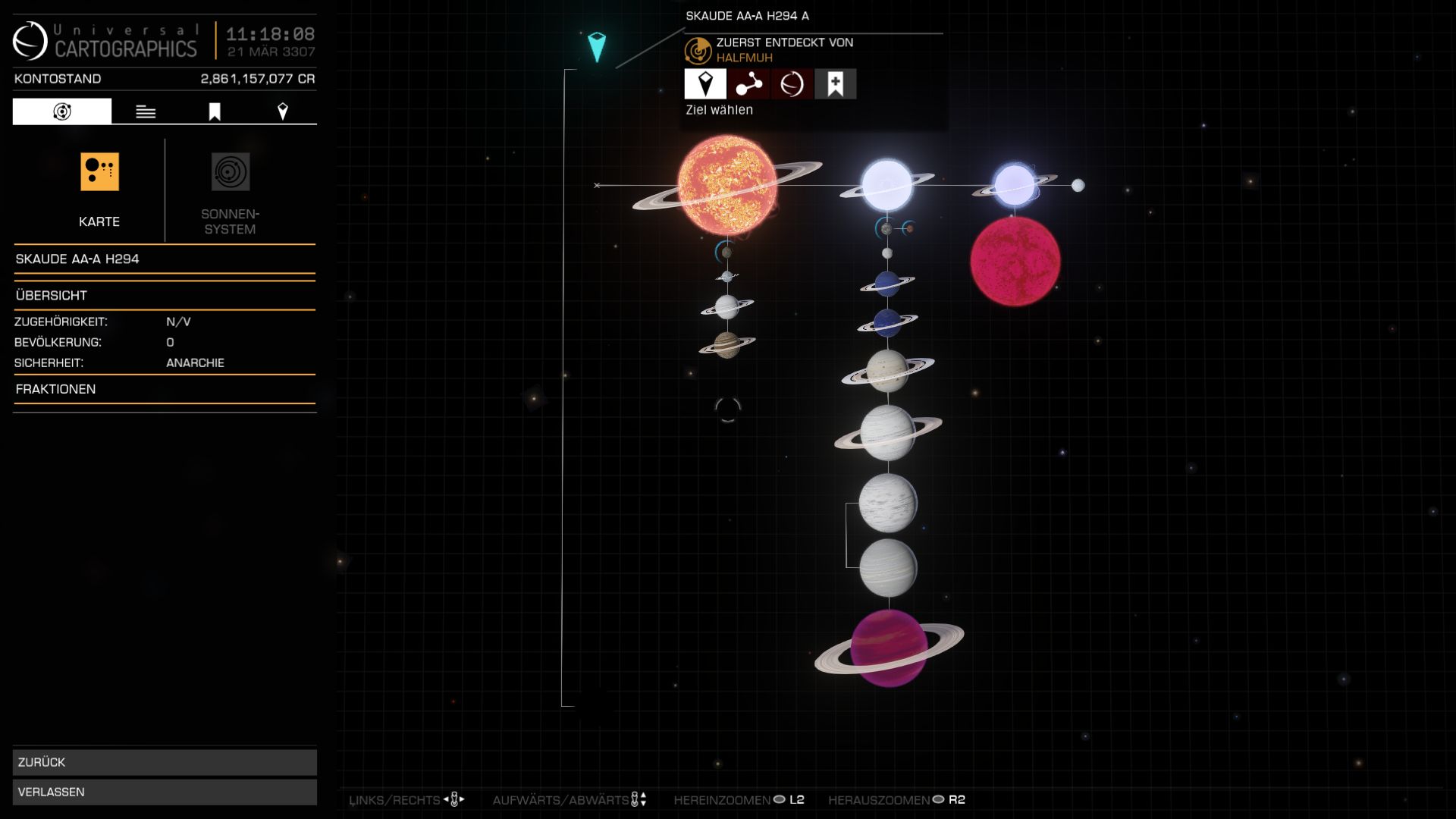This screenshot has height=819, width=1456.
Task: Exit the map via Verlassen
Action: (165, 792)
